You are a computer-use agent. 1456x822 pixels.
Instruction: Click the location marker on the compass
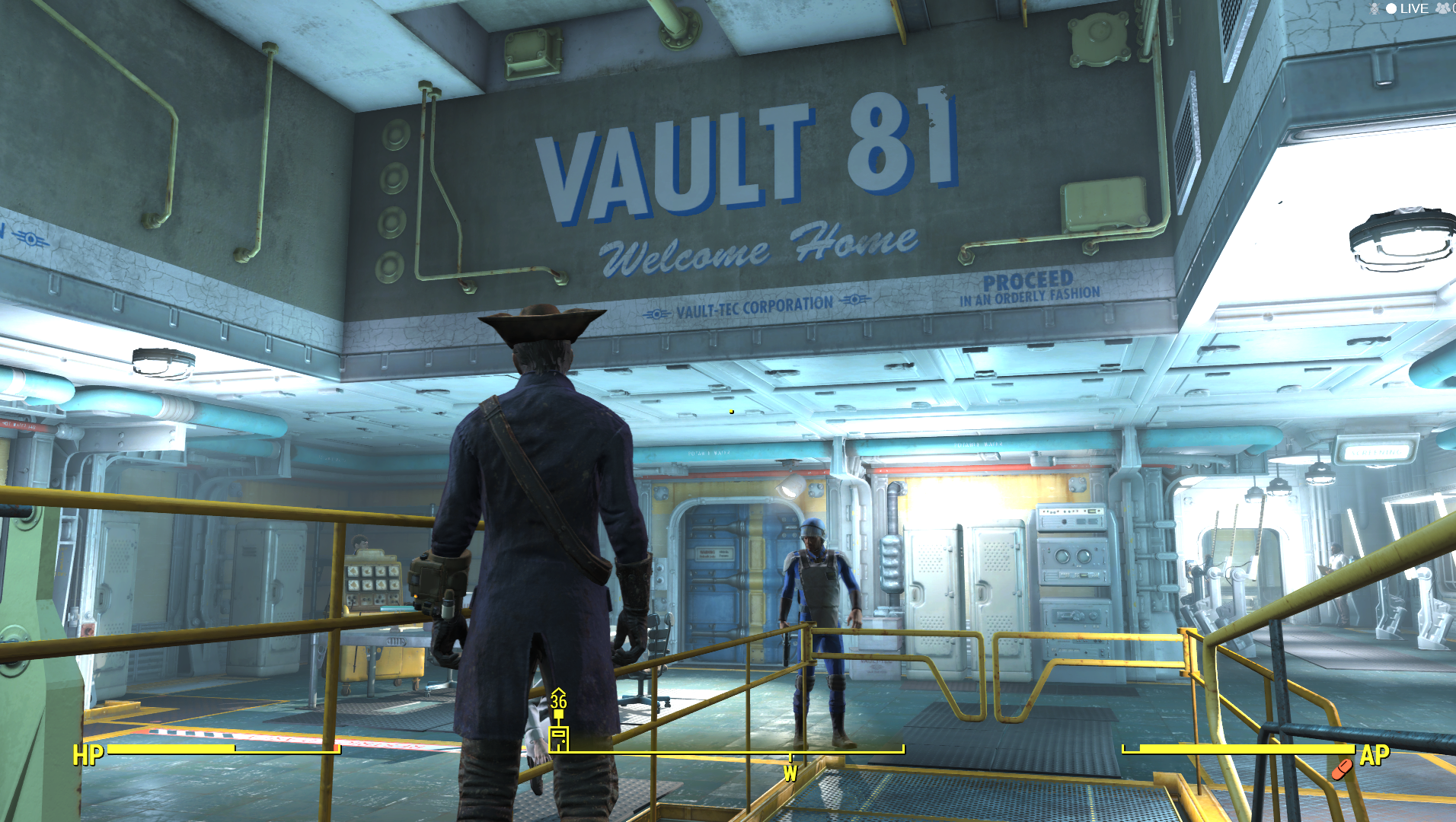[x=558, y=736]
